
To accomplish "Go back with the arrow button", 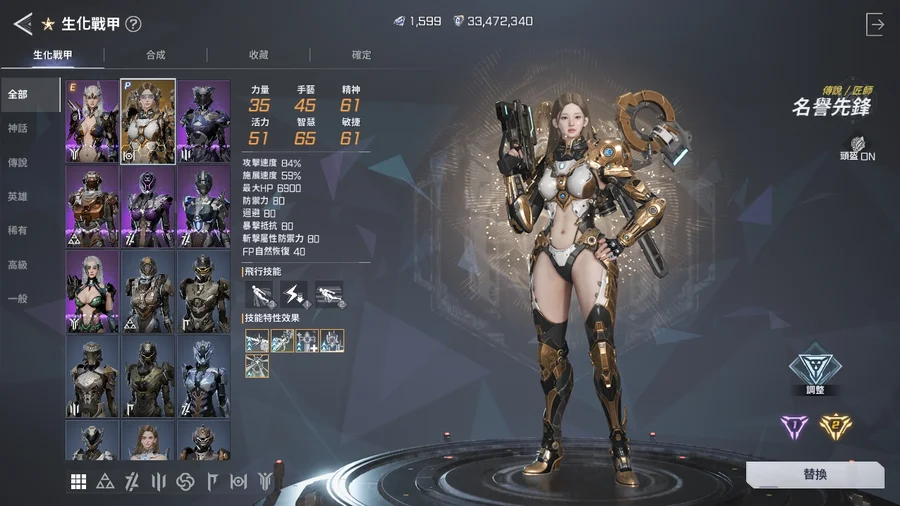I will click(22, 23).
